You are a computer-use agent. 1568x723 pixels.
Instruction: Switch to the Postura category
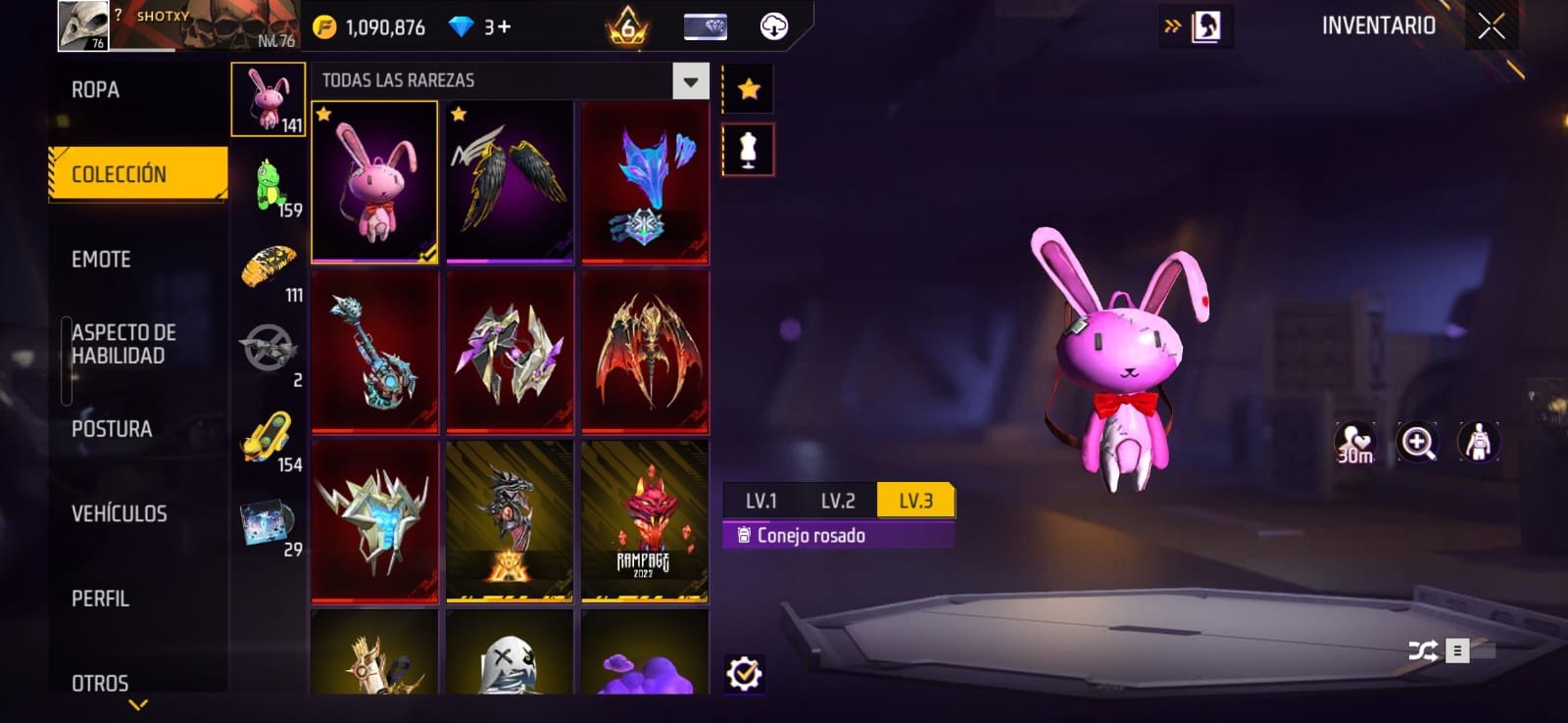[112, 429]
